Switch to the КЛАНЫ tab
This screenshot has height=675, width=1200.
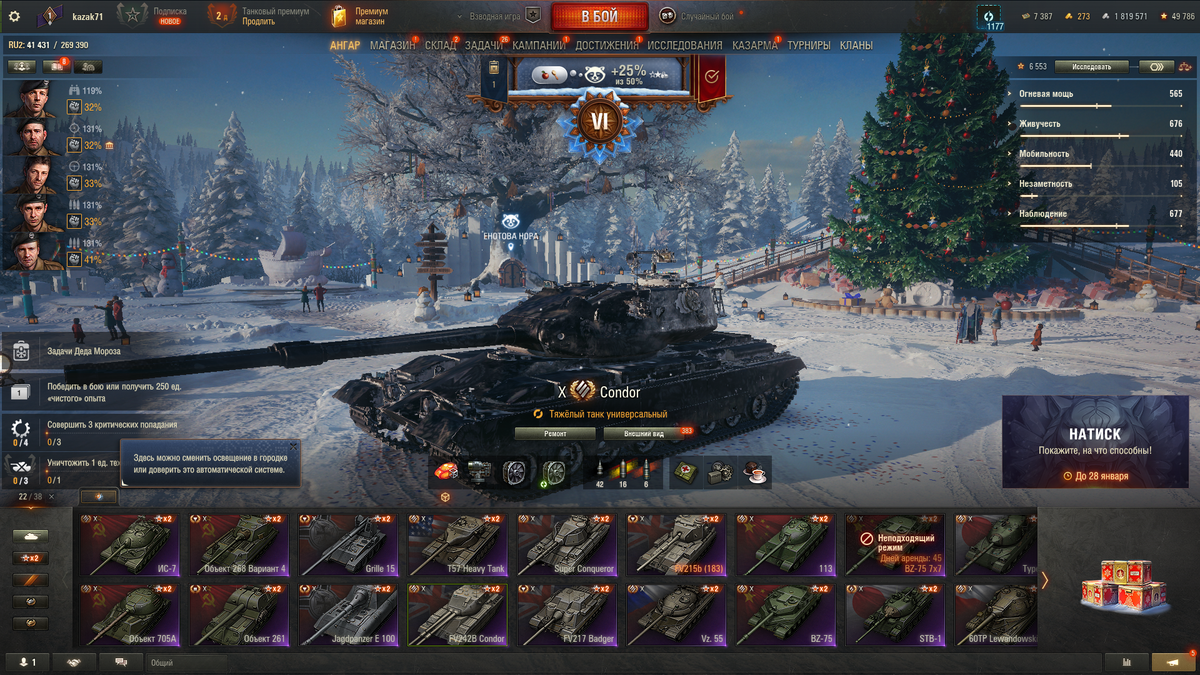856,45
